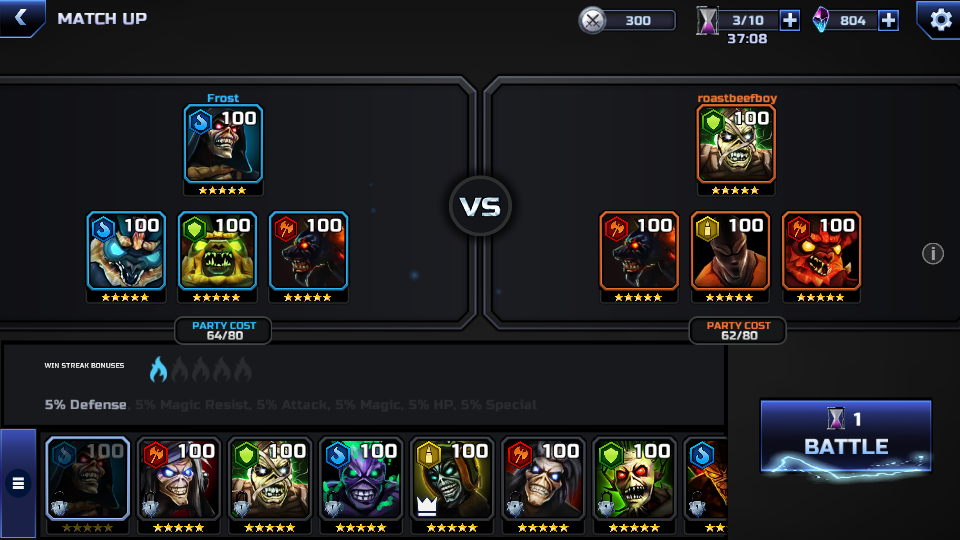
Task: Show opponent info with the i icon
Action: (932, 254)
